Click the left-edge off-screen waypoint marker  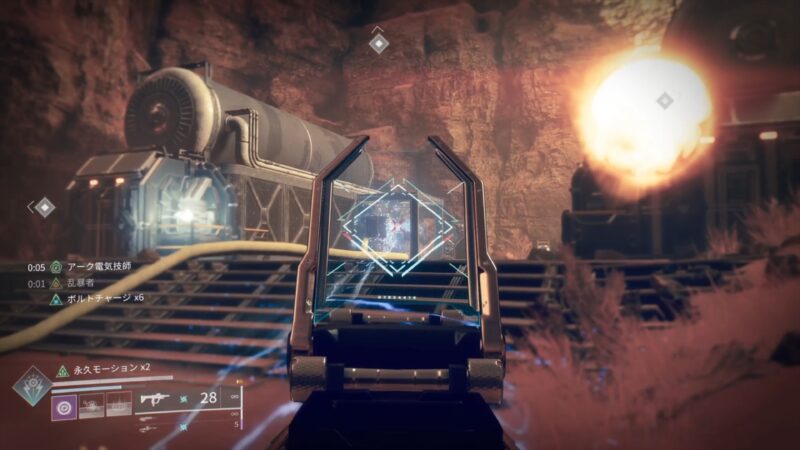(x=44, y=207)
